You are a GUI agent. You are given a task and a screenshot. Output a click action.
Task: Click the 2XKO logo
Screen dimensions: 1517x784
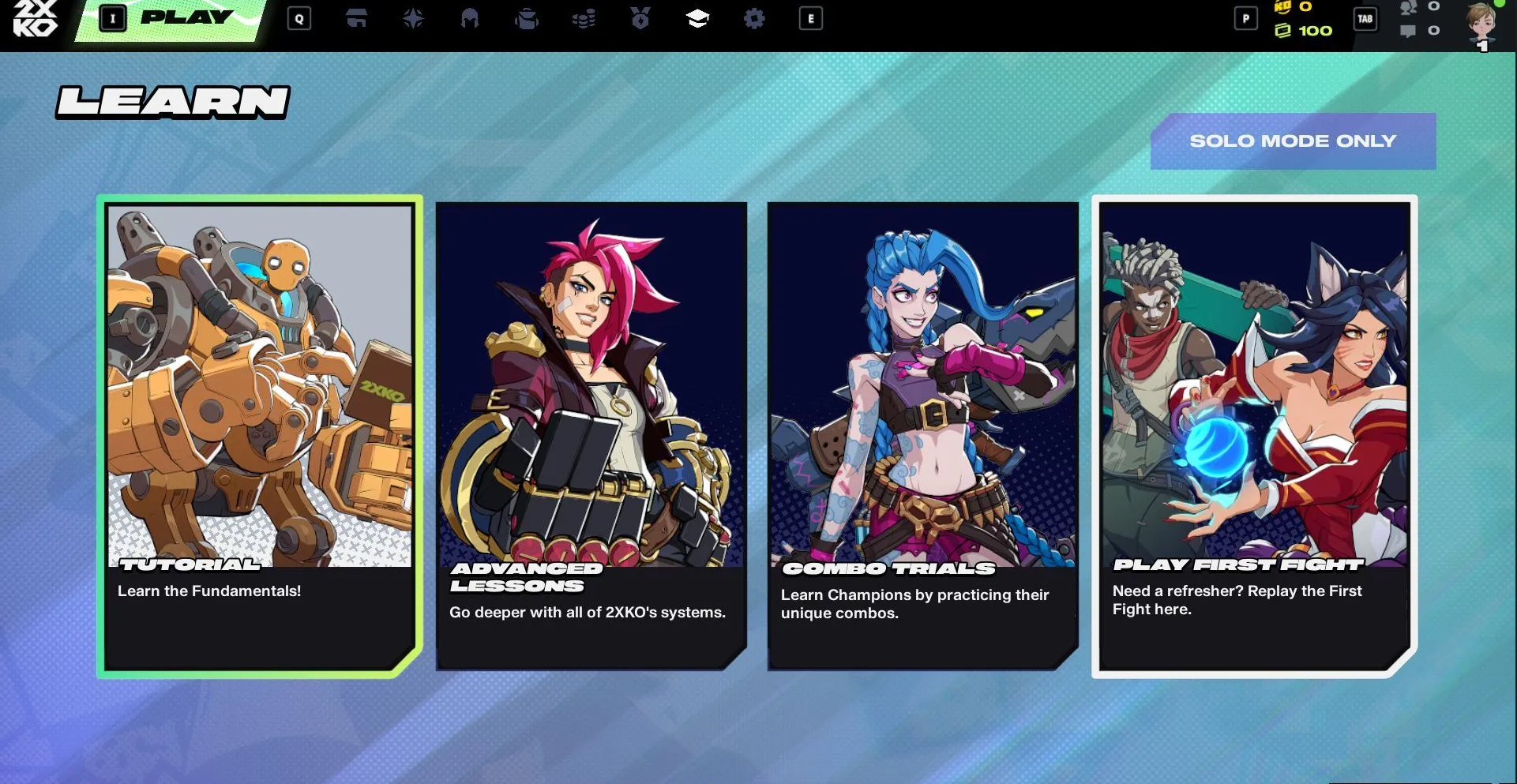coord(36,18)
